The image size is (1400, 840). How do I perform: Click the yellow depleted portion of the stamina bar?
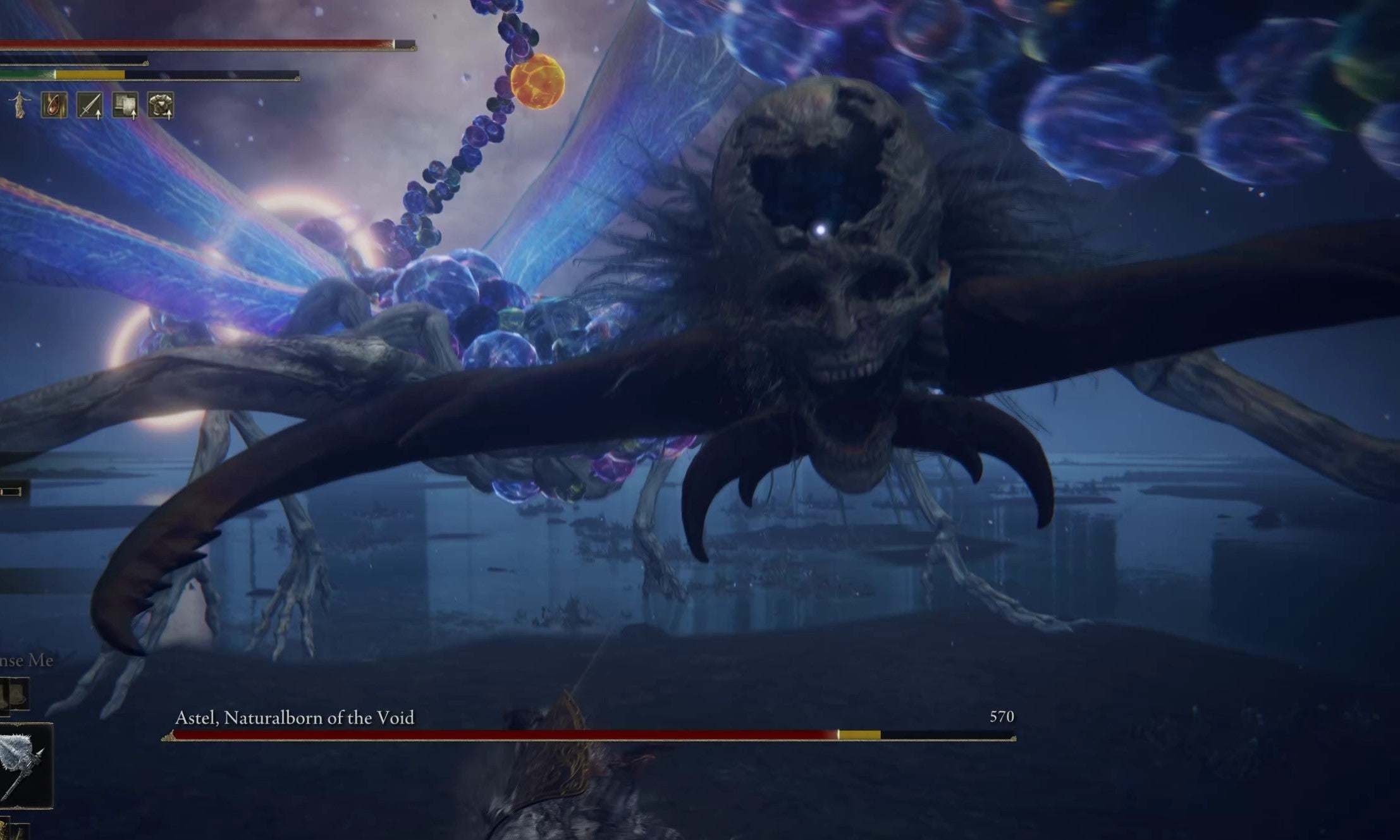[x=89, y=75]
